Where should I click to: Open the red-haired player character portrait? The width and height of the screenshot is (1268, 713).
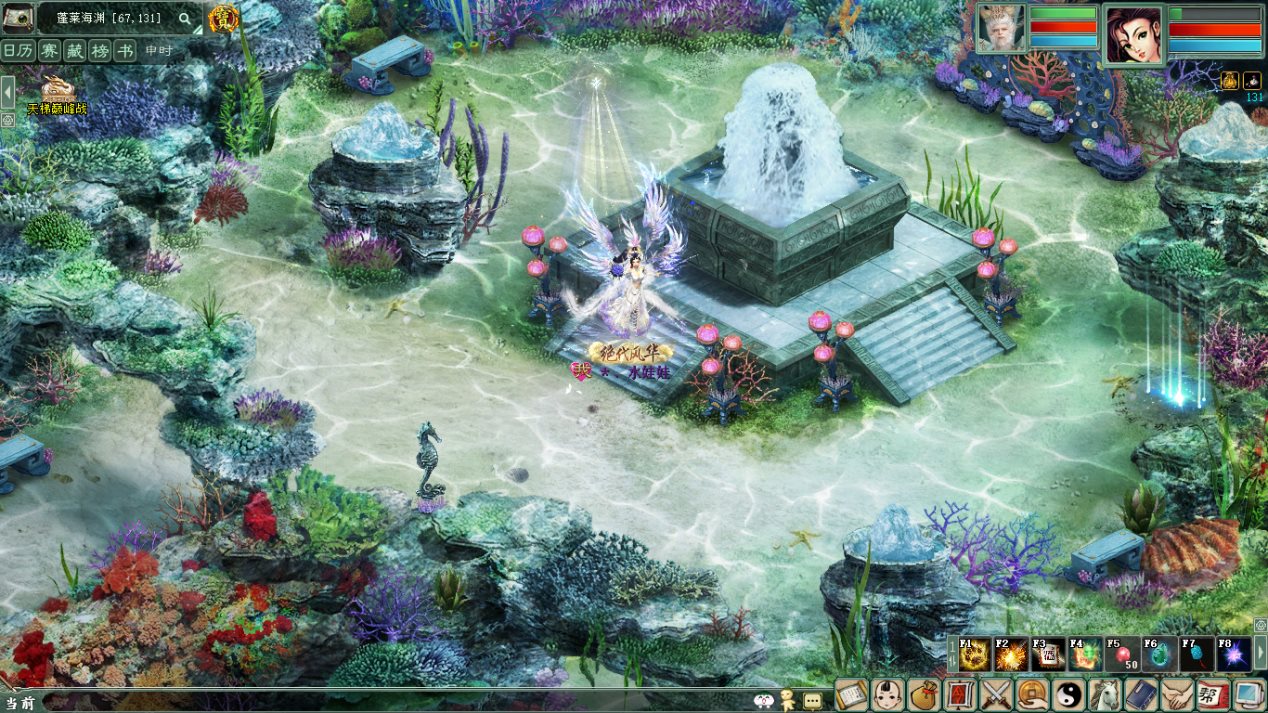click(1134, 34)
